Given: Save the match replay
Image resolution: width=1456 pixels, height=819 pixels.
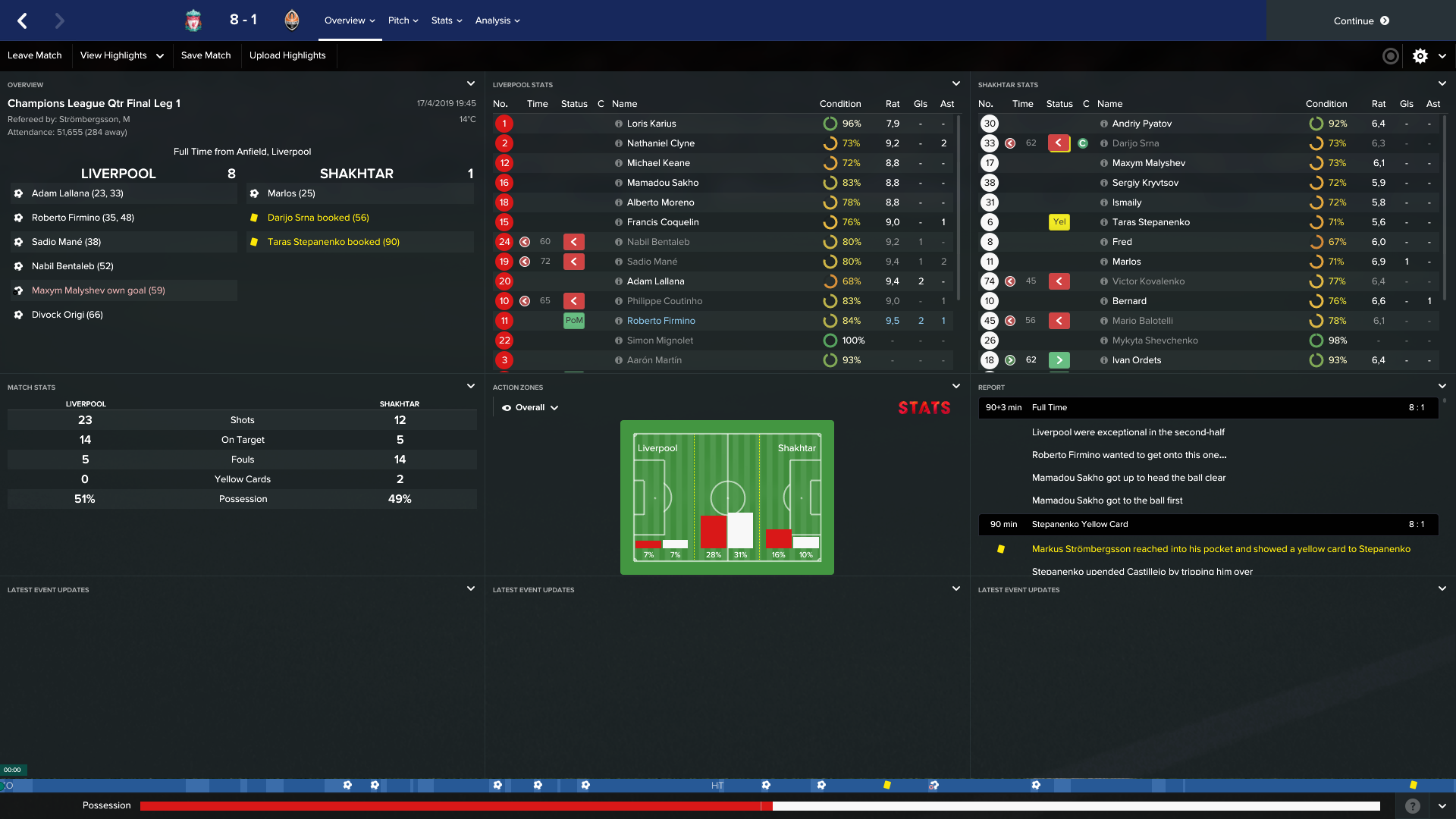Looking at the screenshot, I should tap(206, 55).
